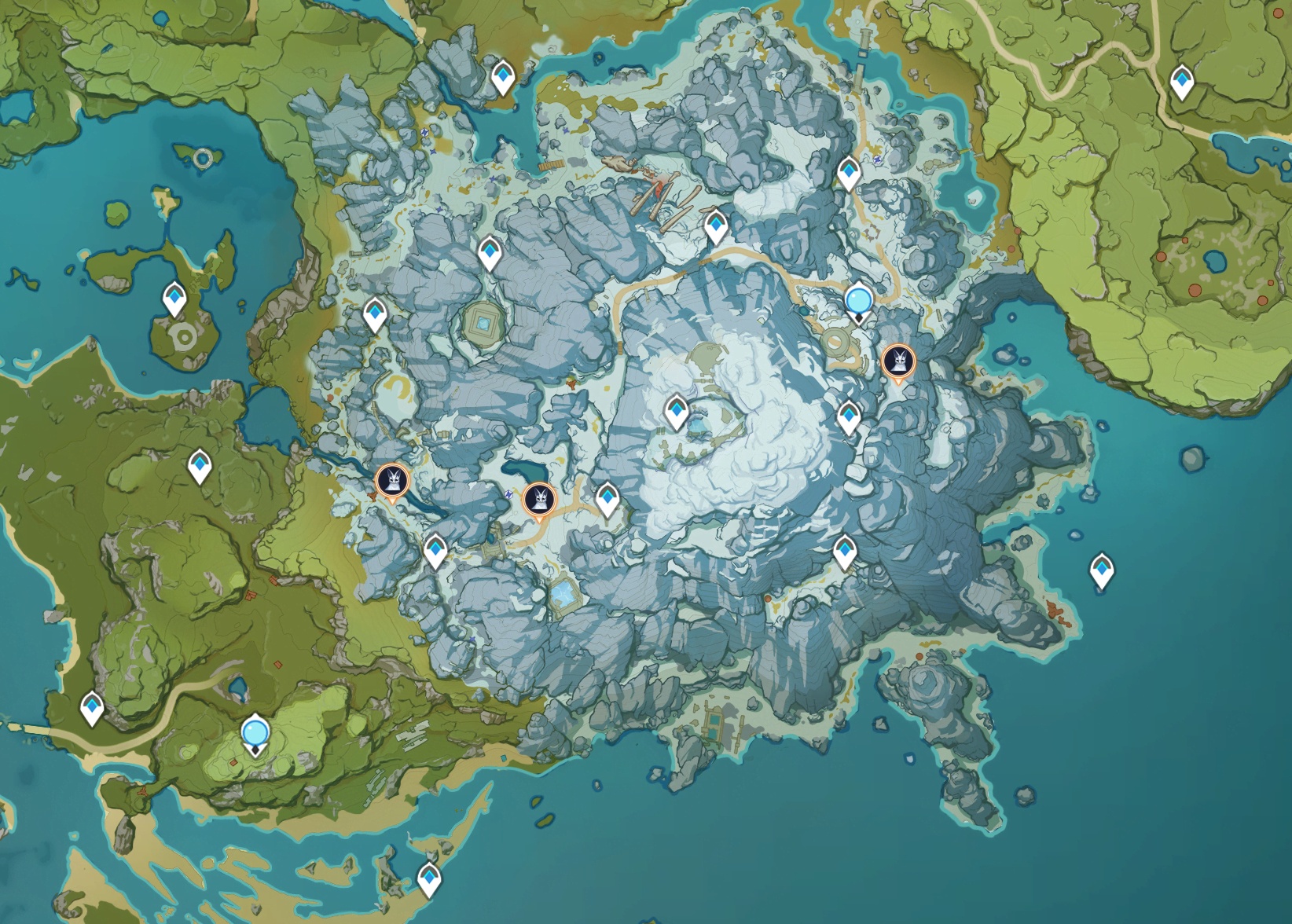Viewport: 1292px width, 924px height.
Task: Select the Statue of the Seven in the southwest grassland
Action: point(255,733)
